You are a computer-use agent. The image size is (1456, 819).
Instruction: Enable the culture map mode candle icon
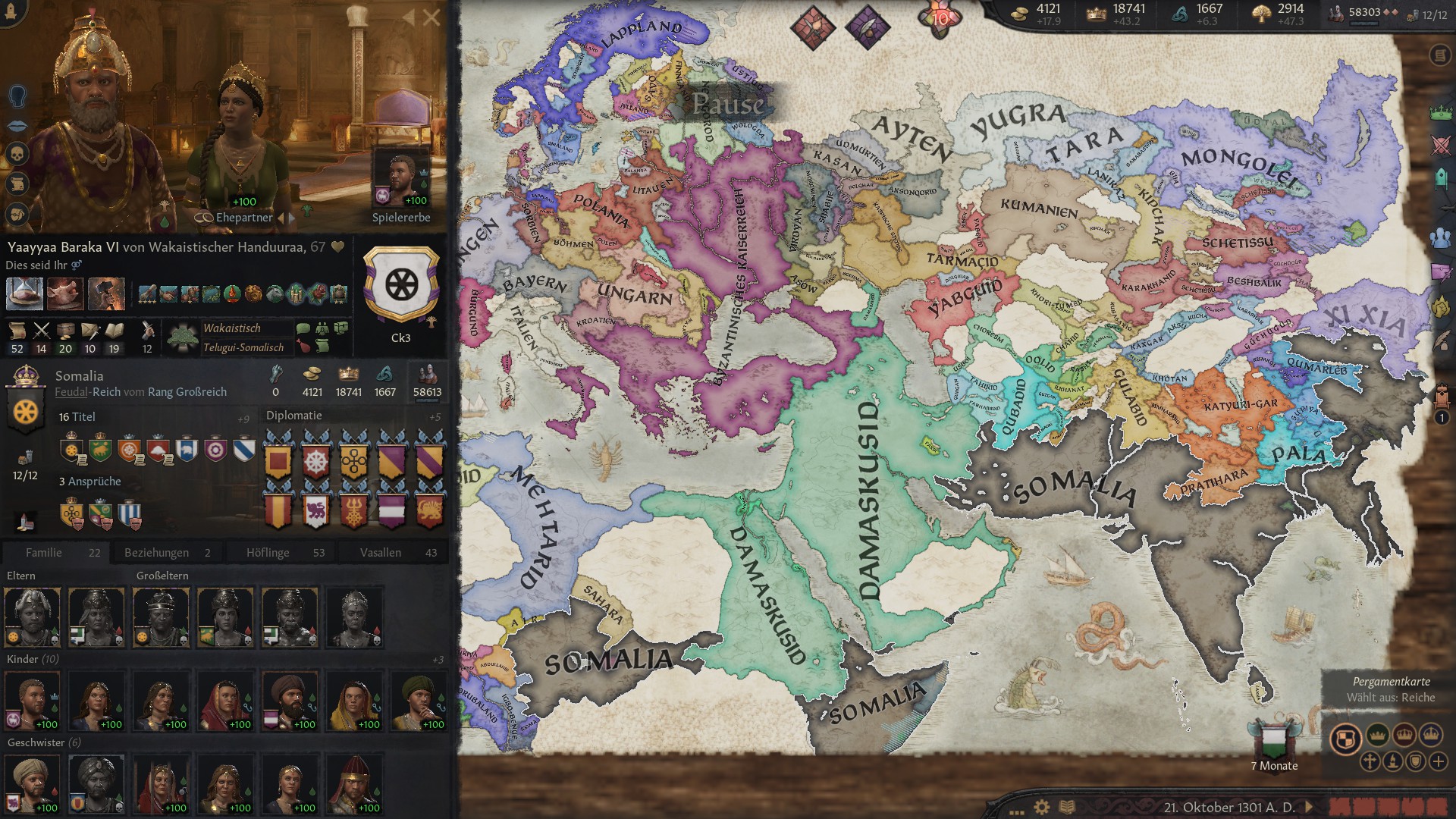click(x=1392, y=761)
